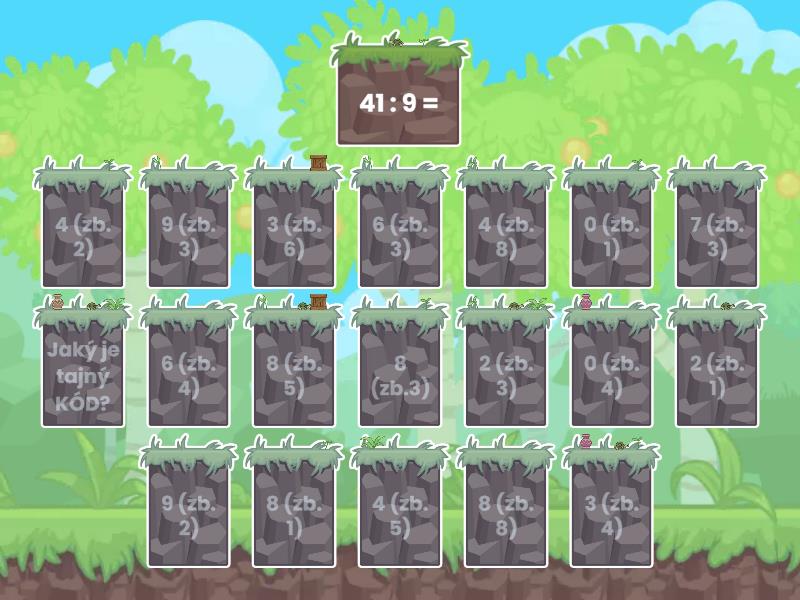Choose the answer "0 (zb. 4)"
The height and width of the screenshot is (600, 800).
pyautogui.click(x=612, y=376)
